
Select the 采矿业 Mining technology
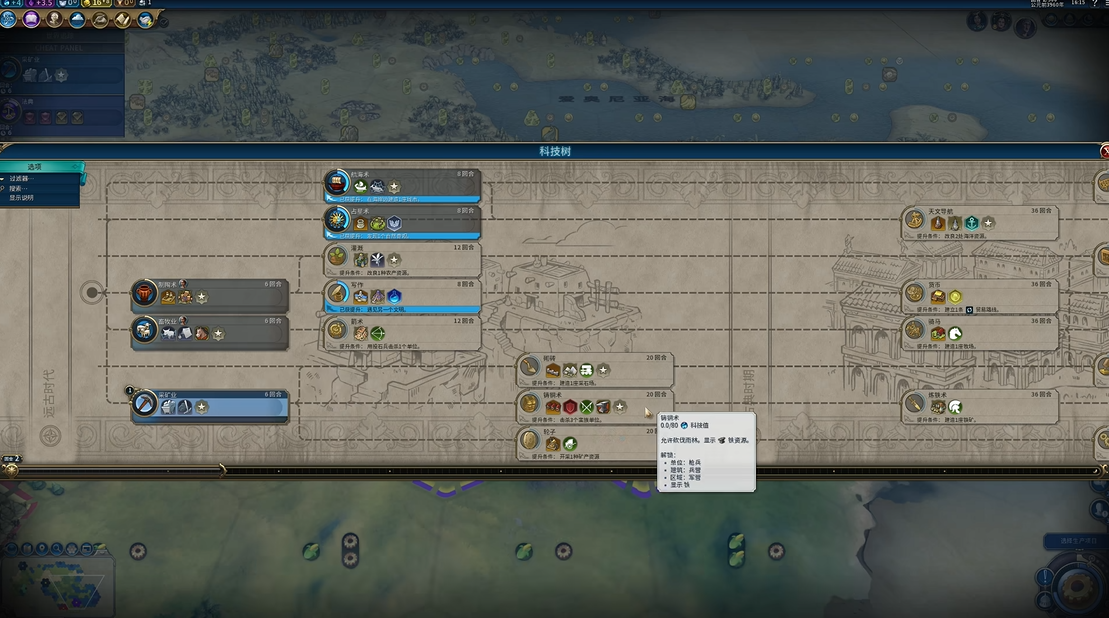click(x=211, y=405)
